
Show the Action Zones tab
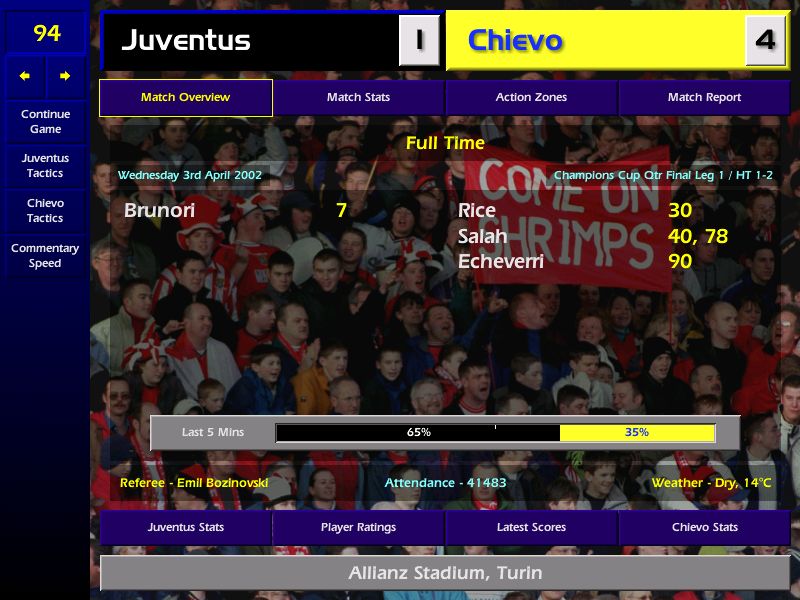tap(531, 97)
